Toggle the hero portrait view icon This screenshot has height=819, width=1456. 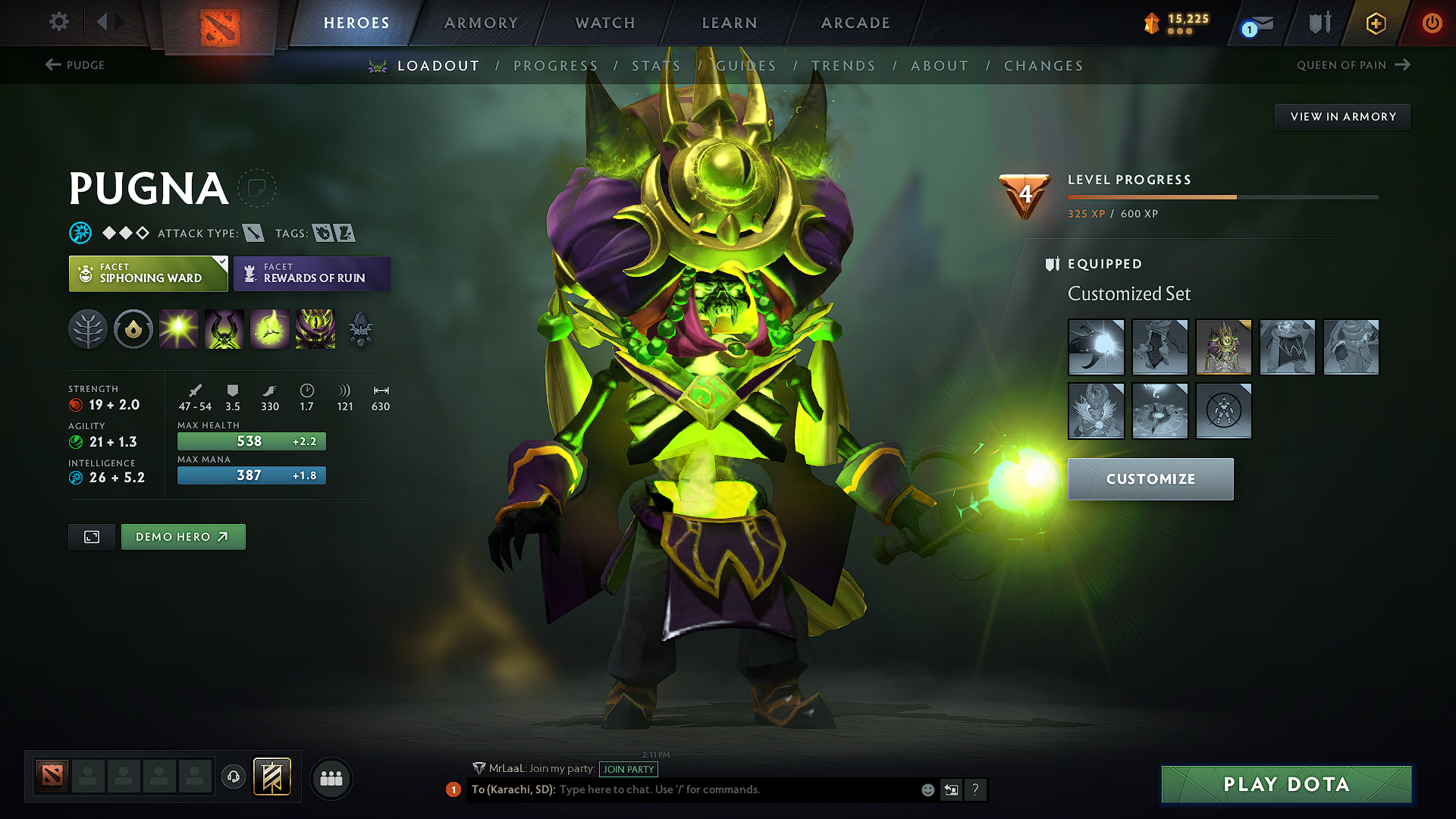(x=91, y=536)
